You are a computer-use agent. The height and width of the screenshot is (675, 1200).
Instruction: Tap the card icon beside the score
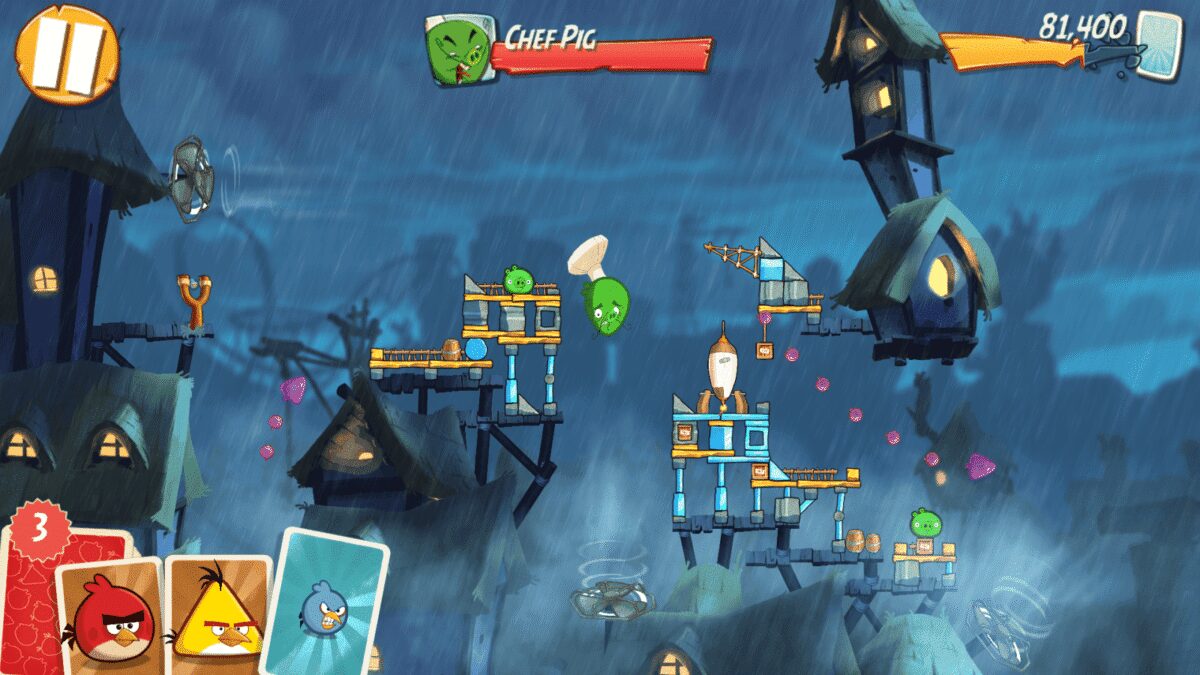tap(1158, 45)
